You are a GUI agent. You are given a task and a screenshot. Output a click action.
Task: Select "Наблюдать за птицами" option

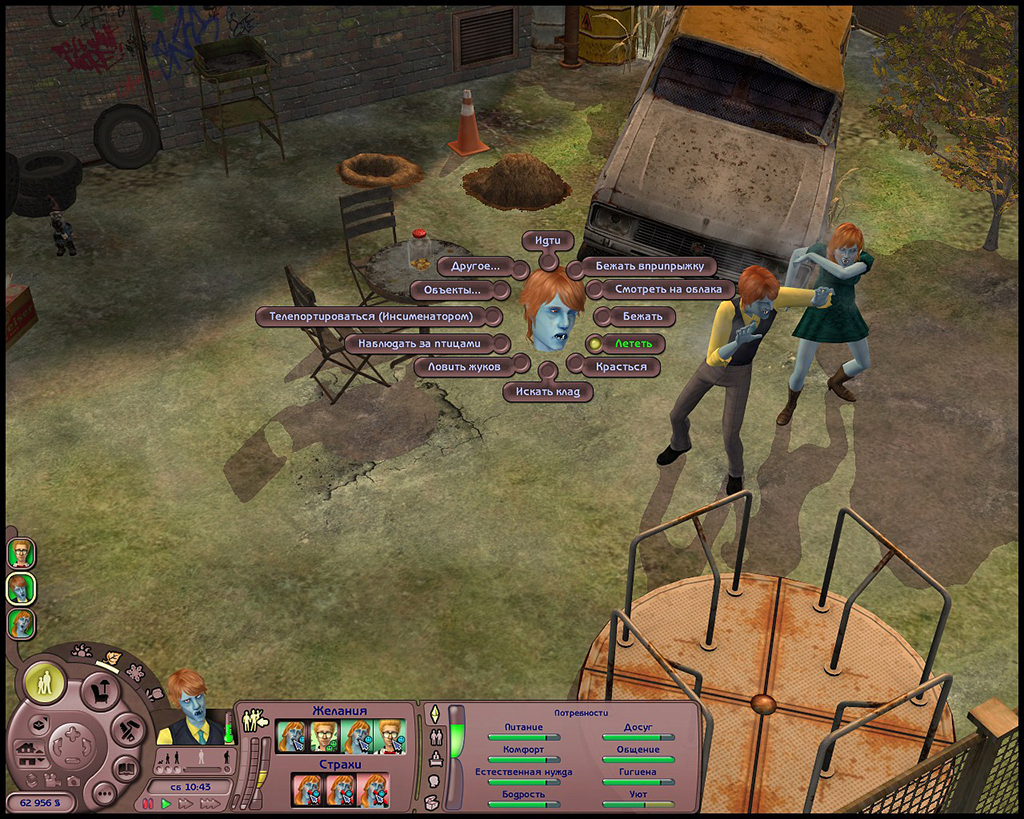tap(426, 343)
